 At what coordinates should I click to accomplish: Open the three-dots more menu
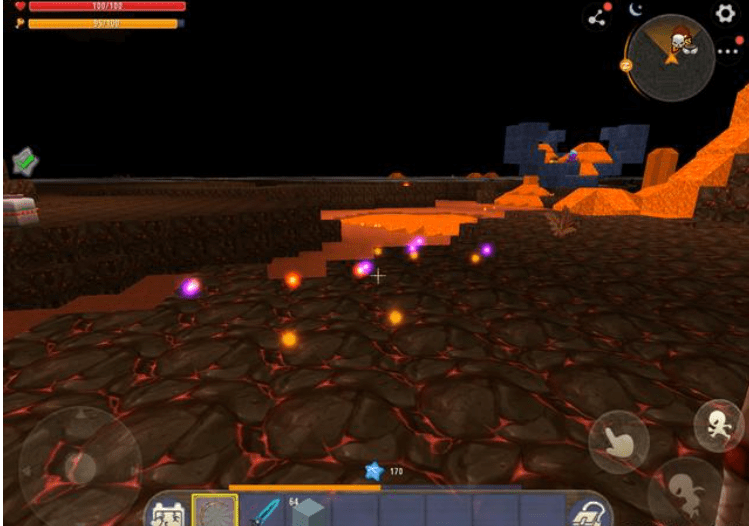click(x=729, y=50)
